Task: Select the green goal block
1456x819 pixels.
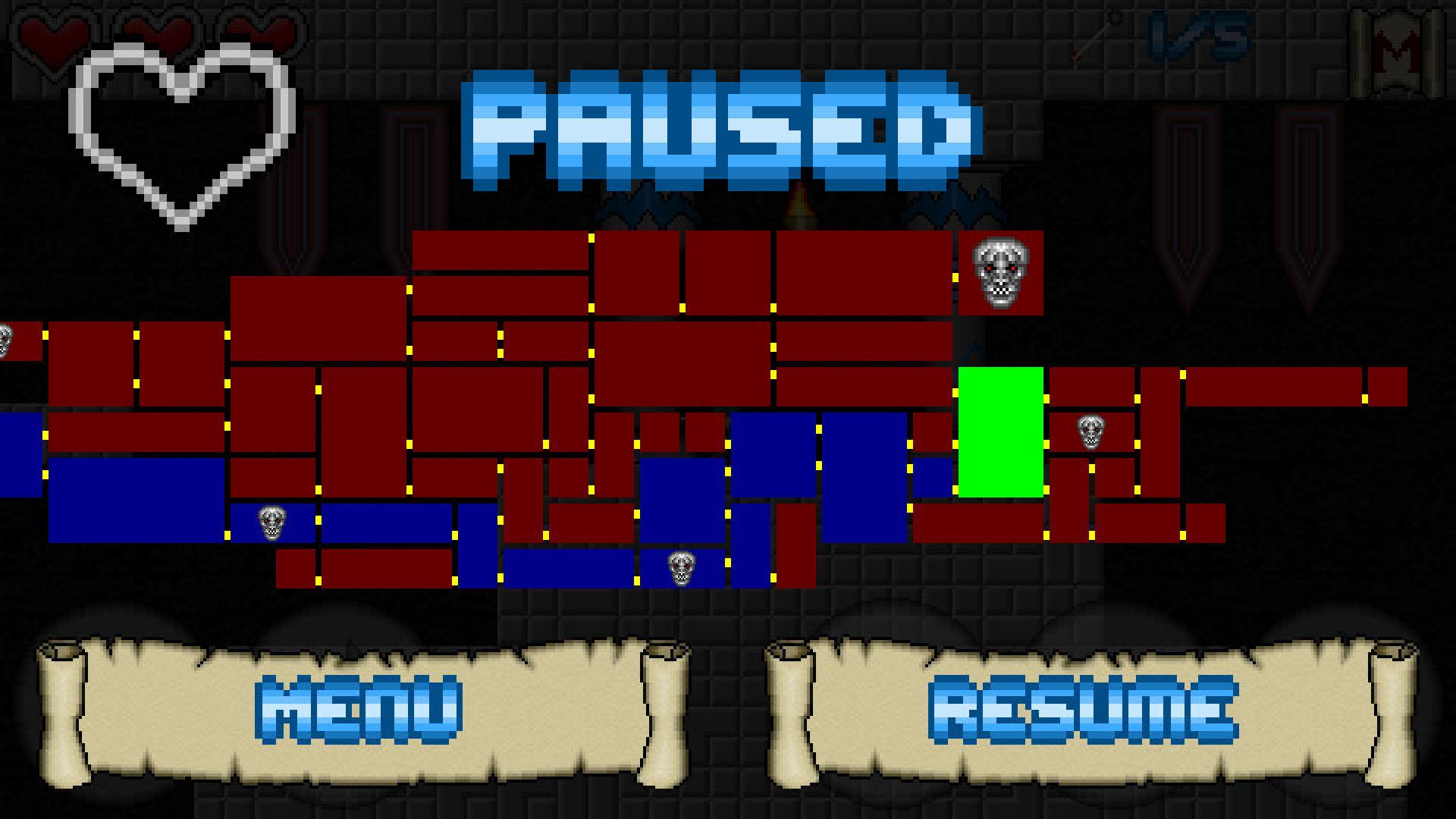Action: [x=1001, y=432]
